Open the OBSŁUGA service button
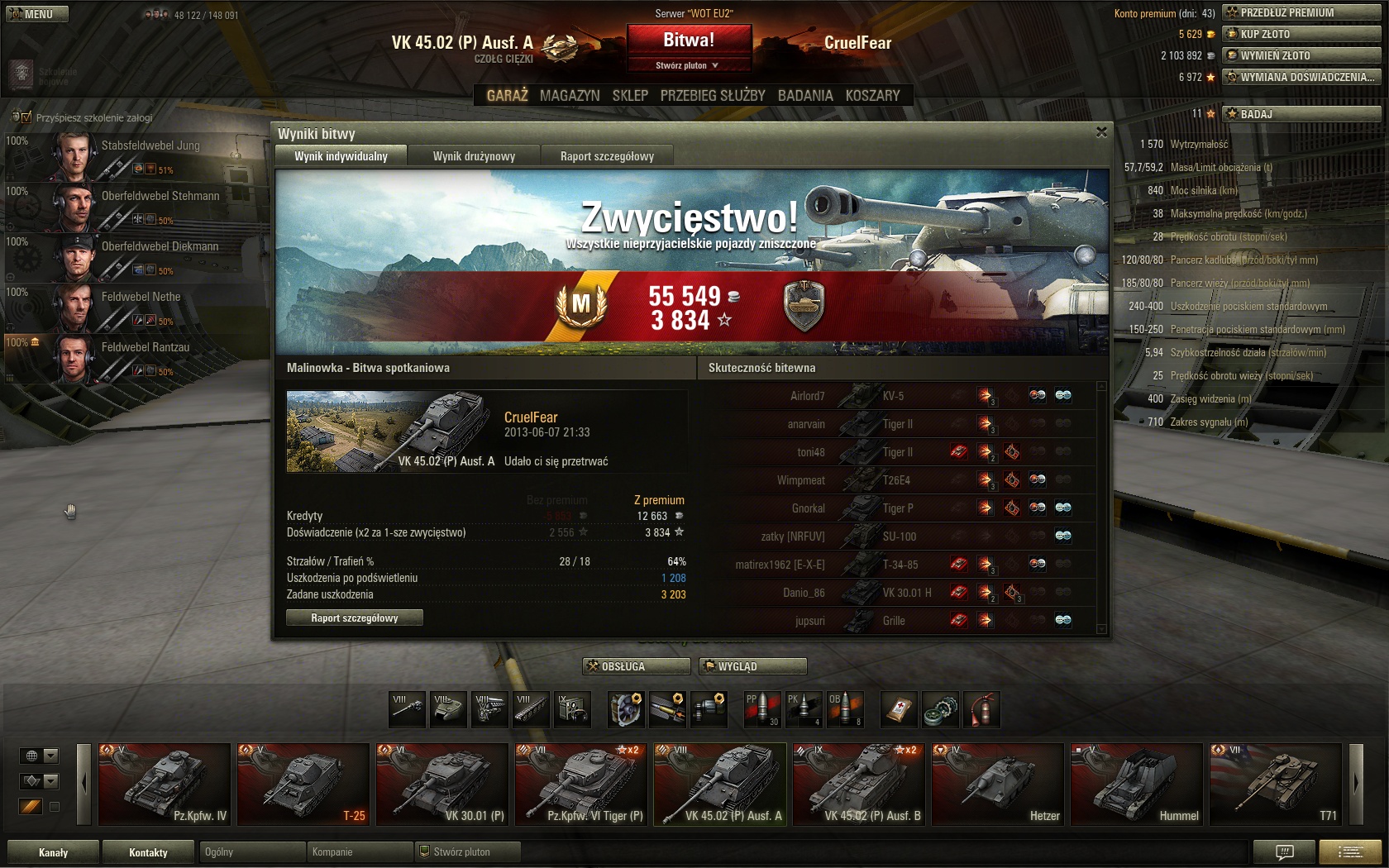The width and height of the screenshot is (1389, 868). [637, 666]
